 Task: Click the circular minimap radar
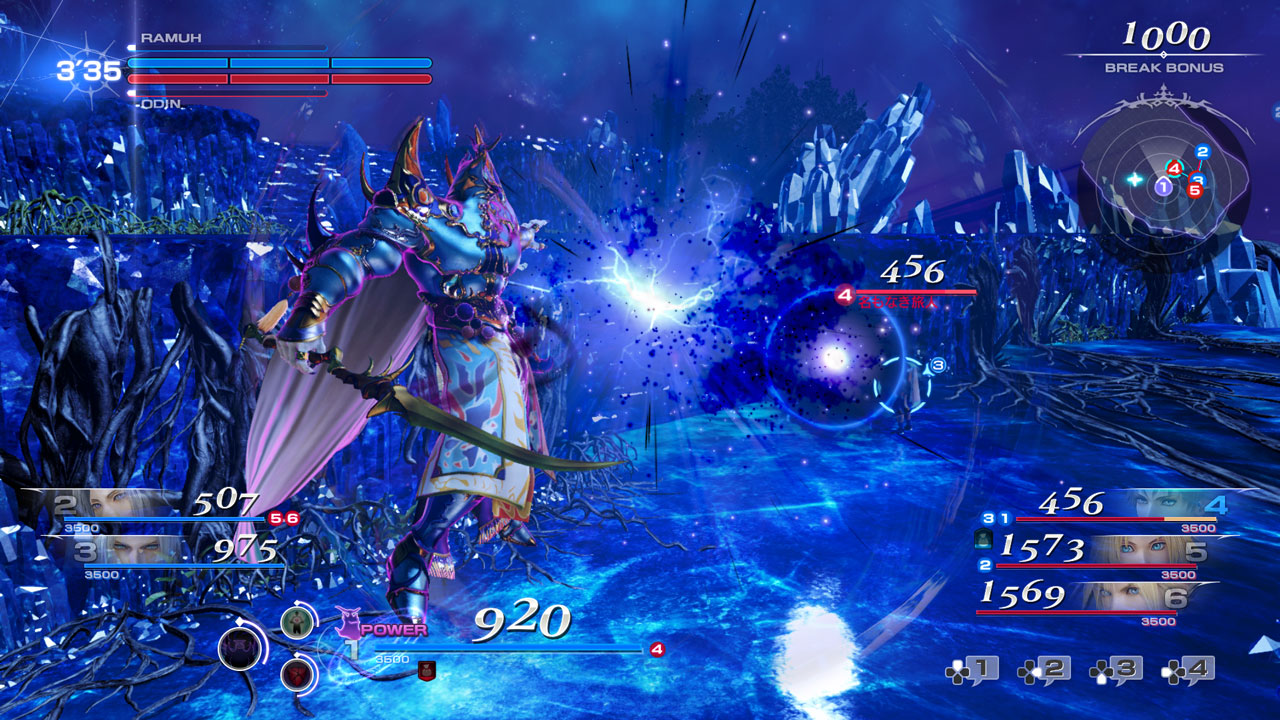[1165, 182]
